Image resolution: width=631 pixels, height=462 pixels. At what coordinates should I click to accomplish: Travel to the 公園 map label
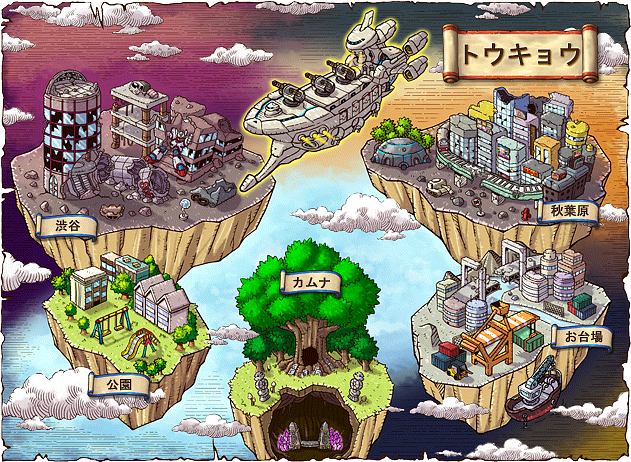tap(118, 382)
